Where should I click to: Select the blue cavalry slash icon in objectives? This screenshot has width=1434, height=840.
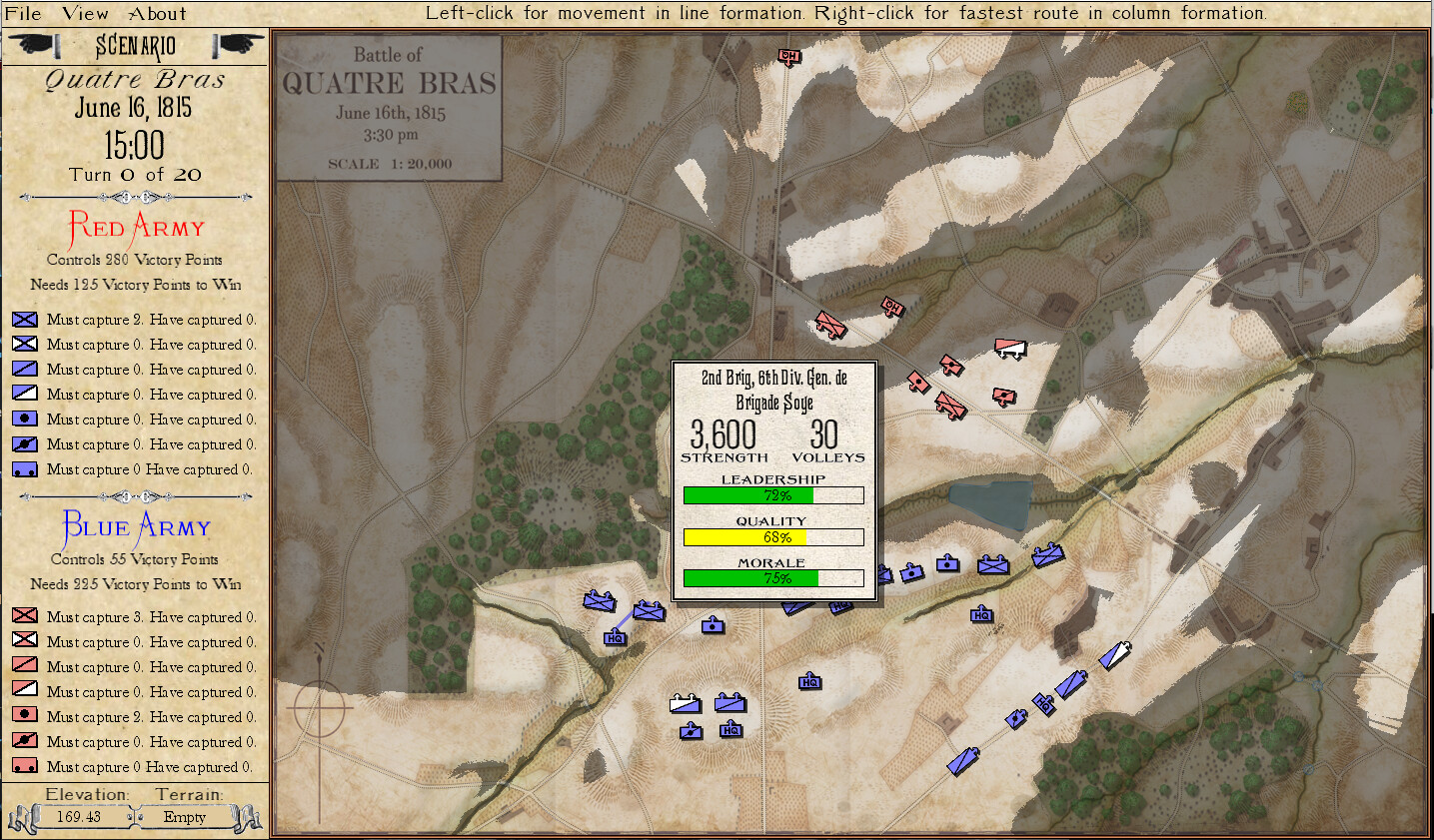(25, 369)
